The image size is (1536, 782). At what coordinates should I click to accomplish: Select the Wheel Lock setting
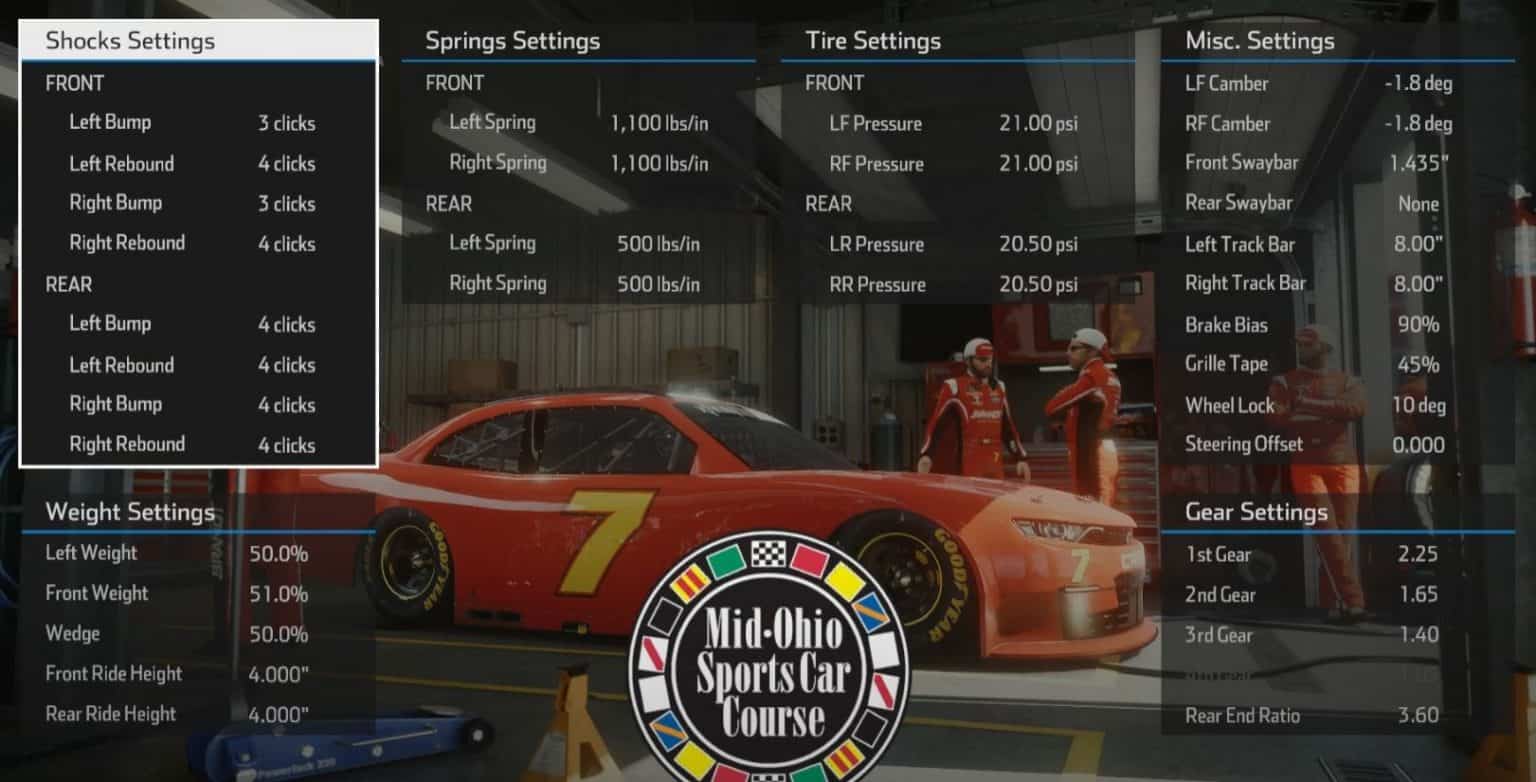coord(1229,405)
